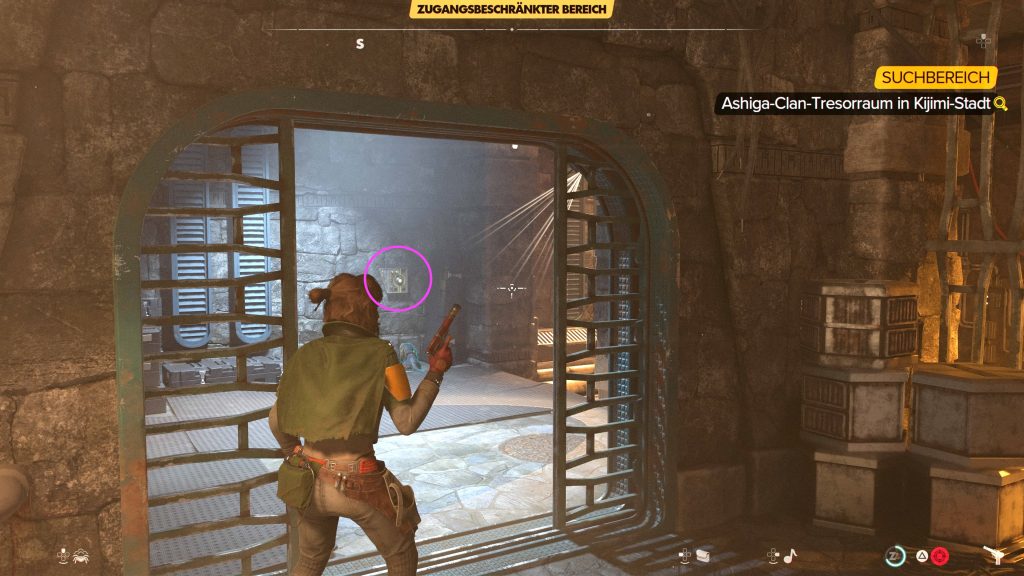Select the blaster pistol weapon icon
This screenshot has height=576, width=1024.
point(996,555)
